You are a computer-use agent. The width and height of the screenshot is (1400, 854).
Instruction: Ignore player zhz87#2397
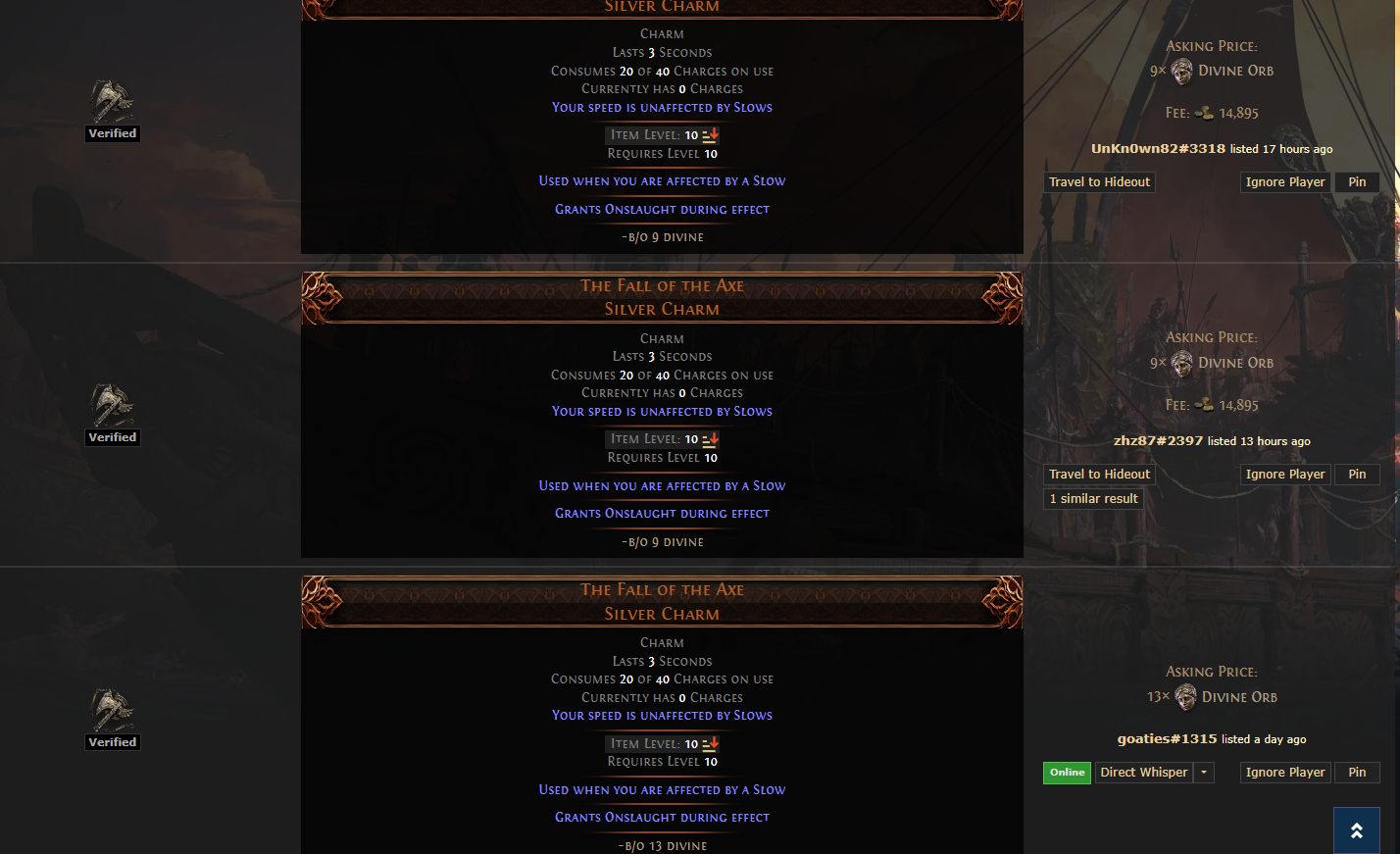pyautogui.click(x=1284, y=475)
